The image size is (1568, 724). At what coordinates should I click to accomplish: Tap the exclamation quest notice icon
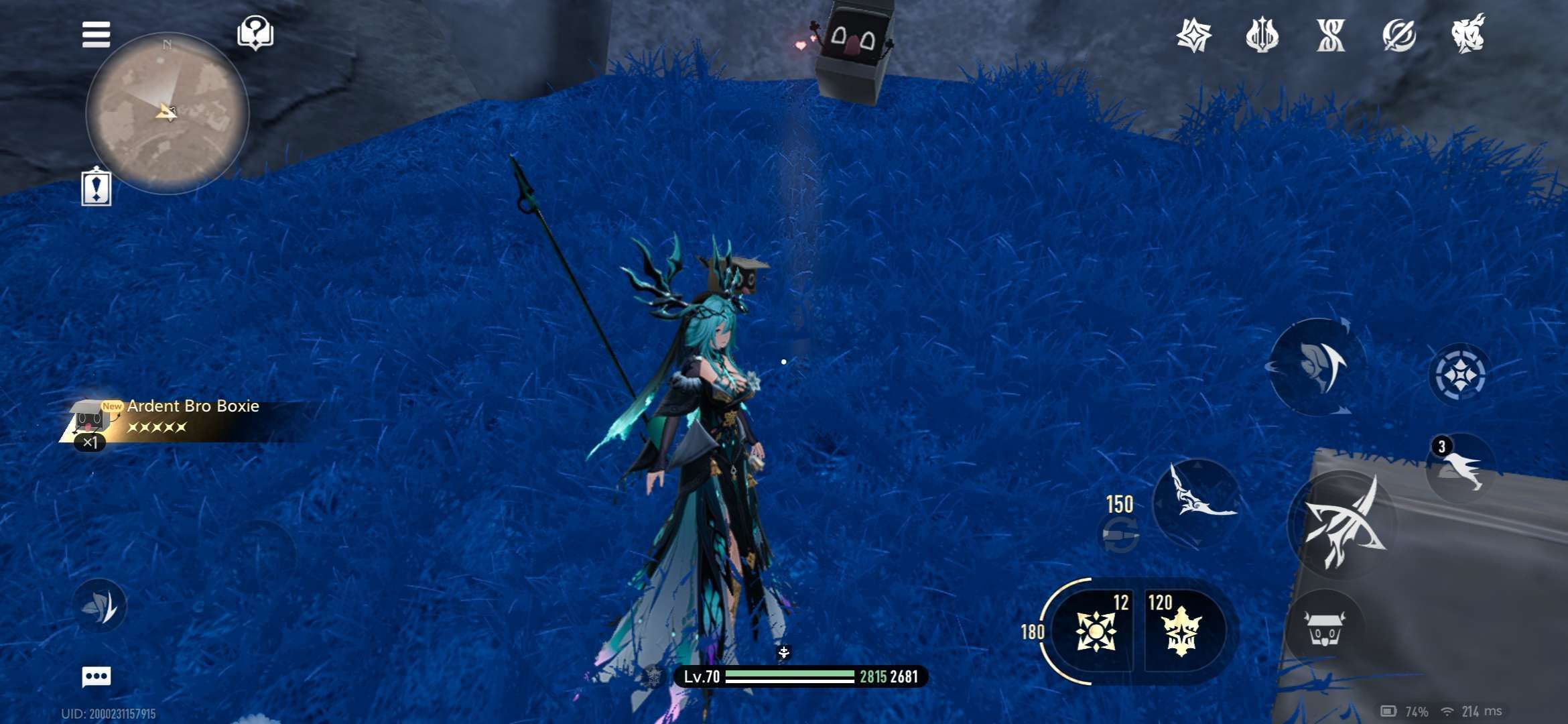click(96, 187)
